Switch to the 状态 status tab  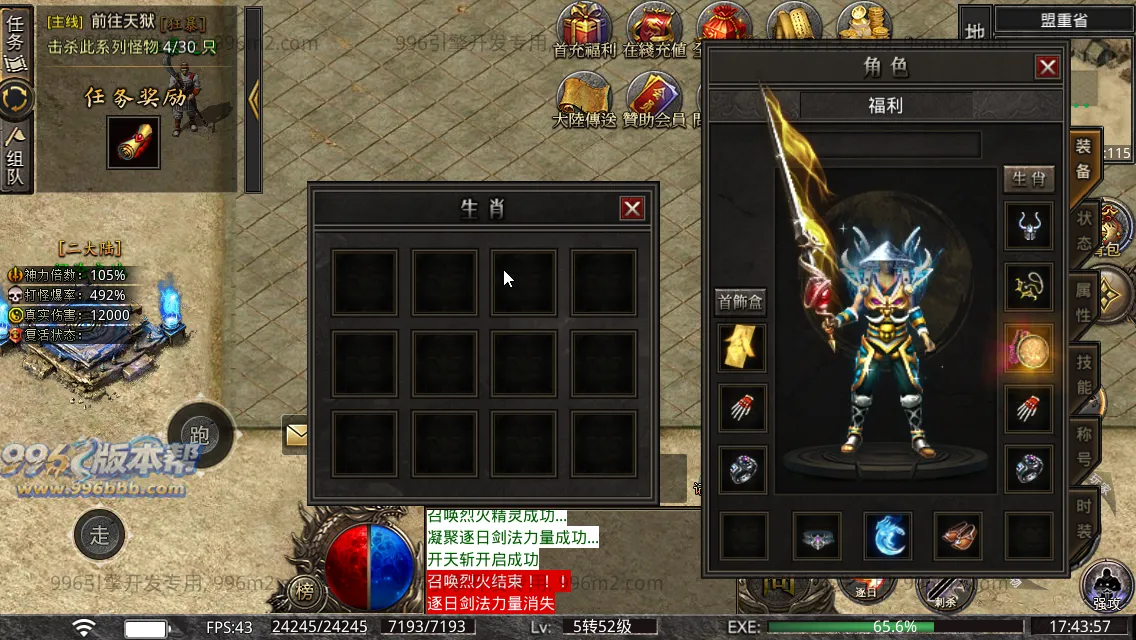(1085, 231)
